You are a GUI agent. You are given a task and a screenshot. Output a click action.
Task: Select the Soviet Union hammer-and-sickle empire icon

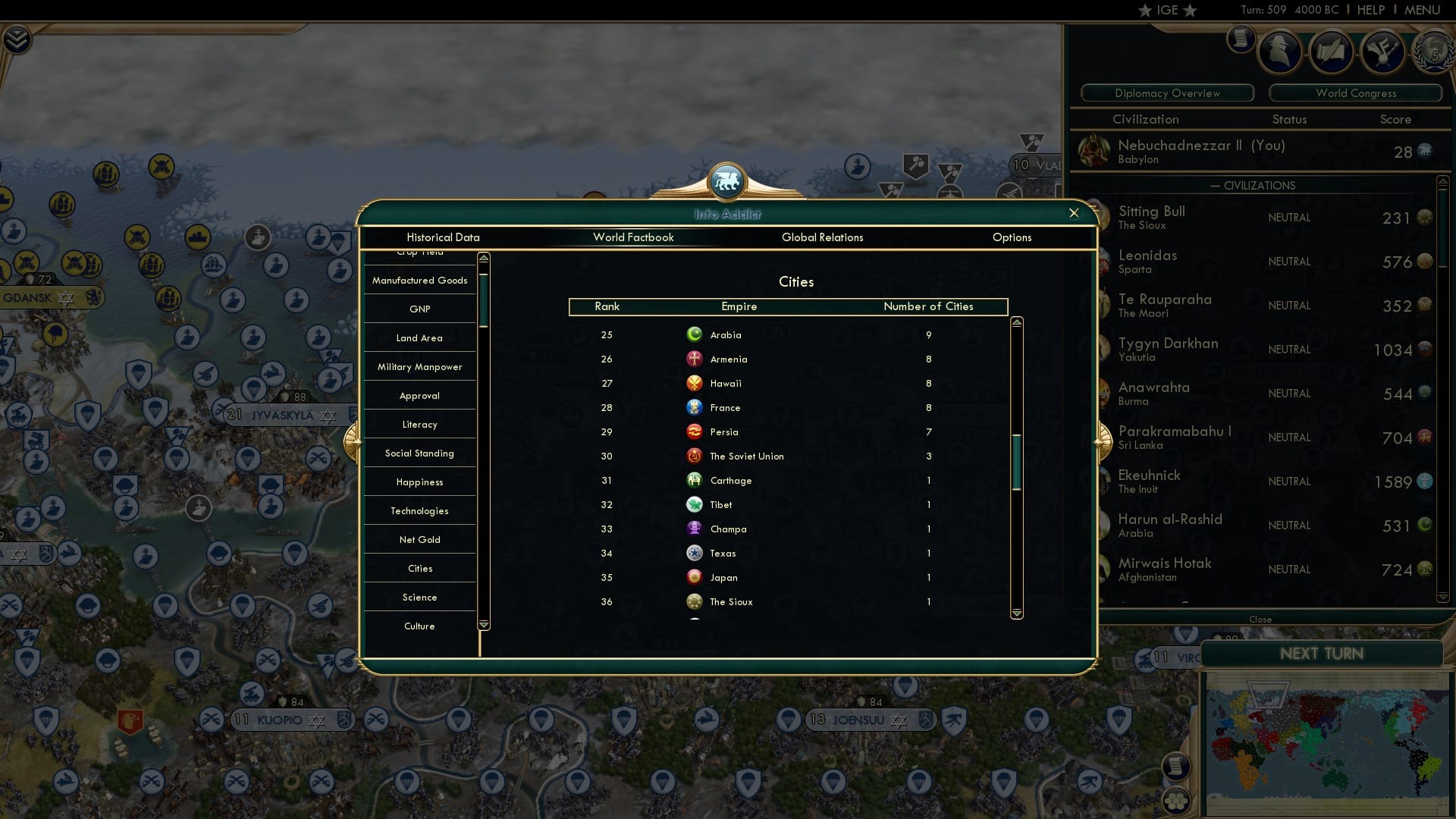tap(695, 456)
